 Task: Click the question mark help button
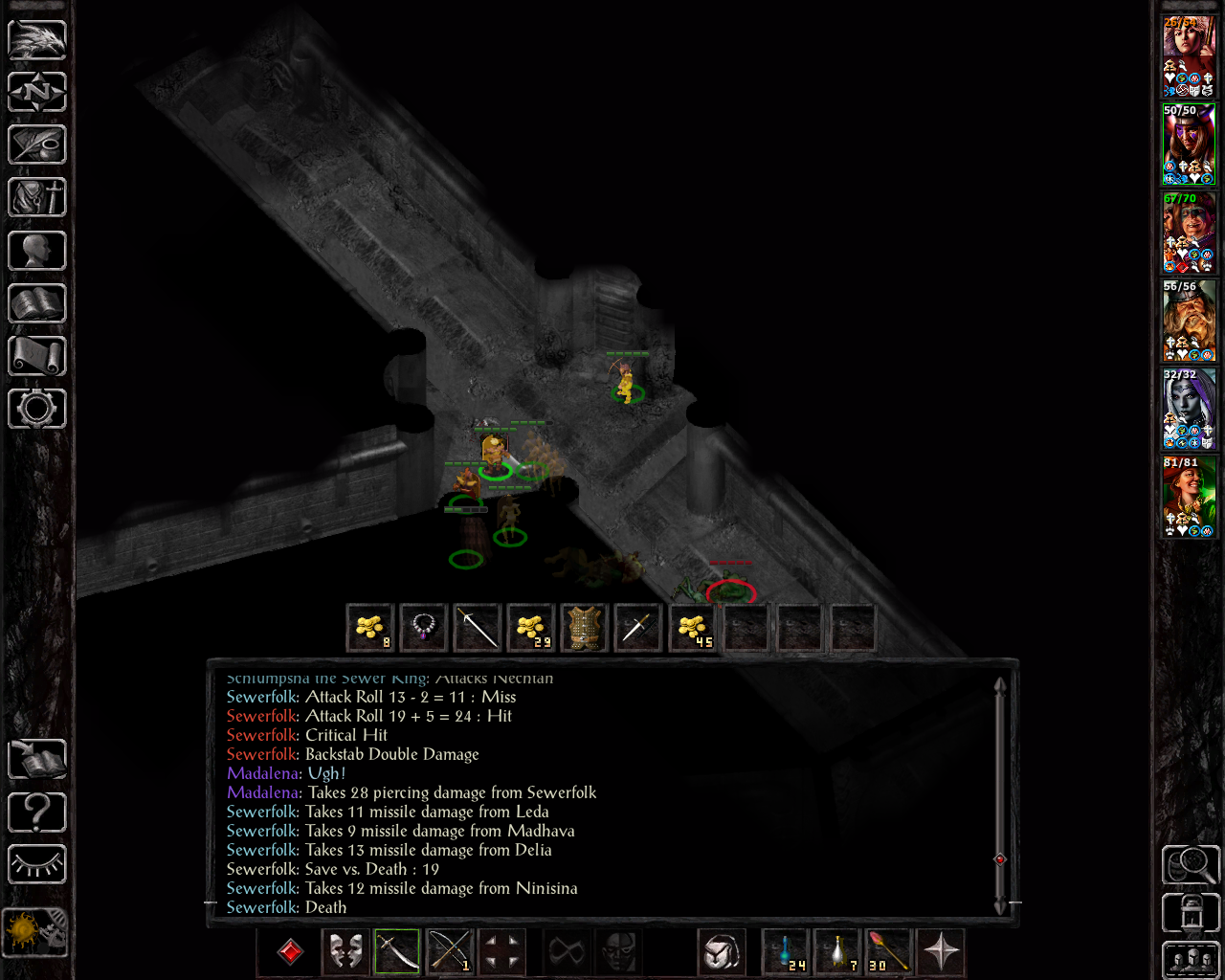[x=37, y=813]
